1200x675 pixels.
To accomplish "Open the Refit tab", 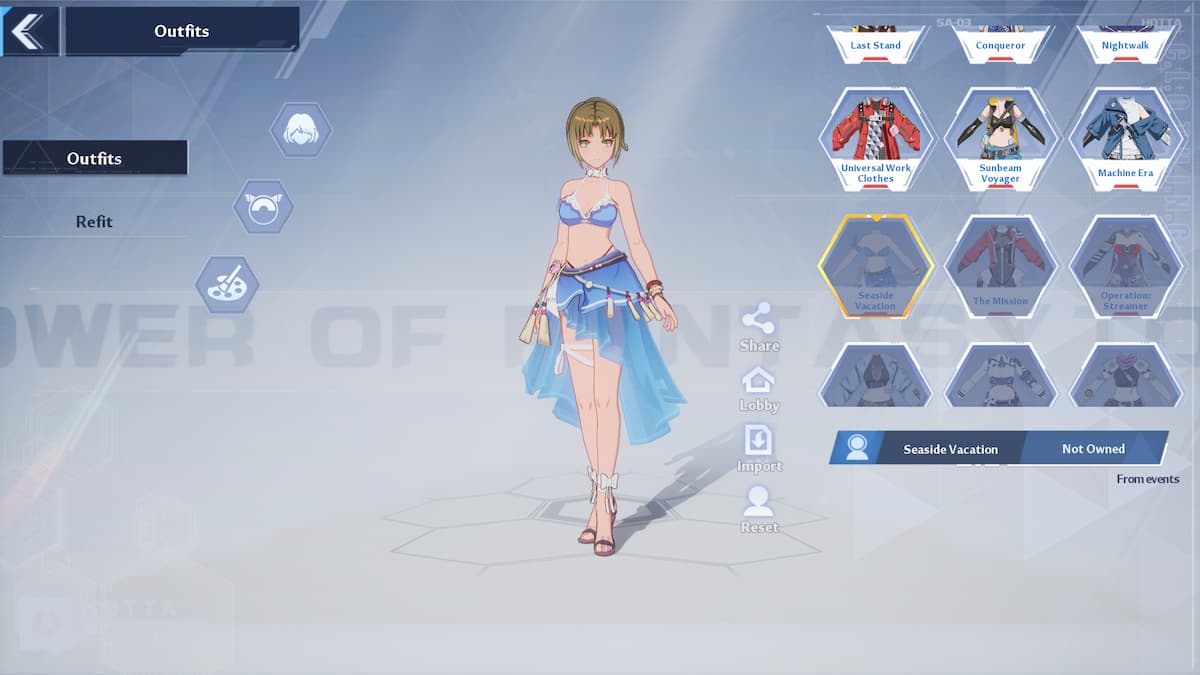I will (x=94, y=222).
